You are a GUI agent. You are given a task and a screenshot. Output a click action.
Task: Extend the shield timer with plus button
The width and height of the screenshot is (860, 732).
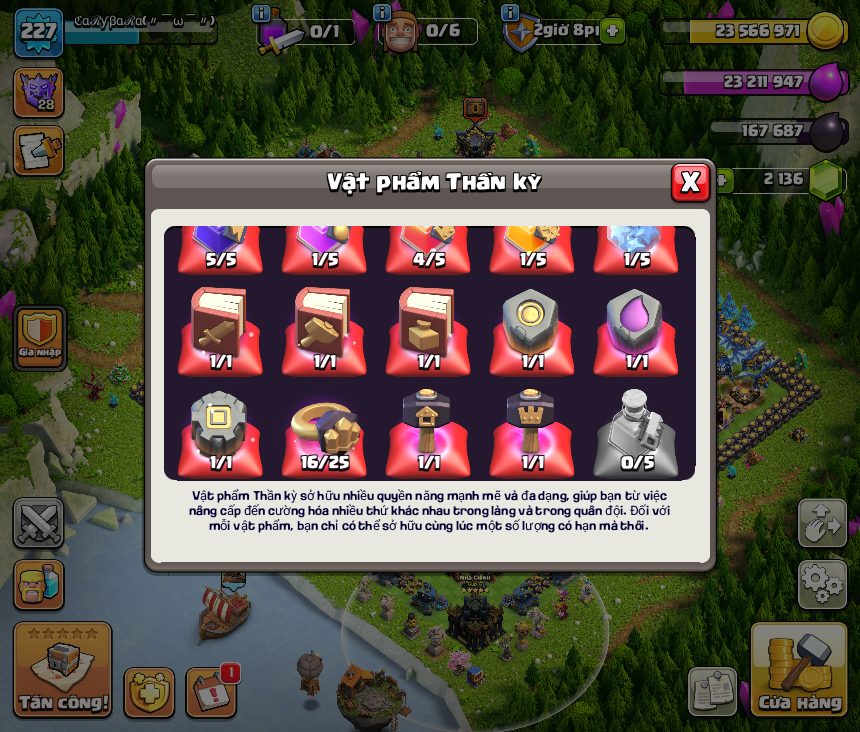click(613, 31)
